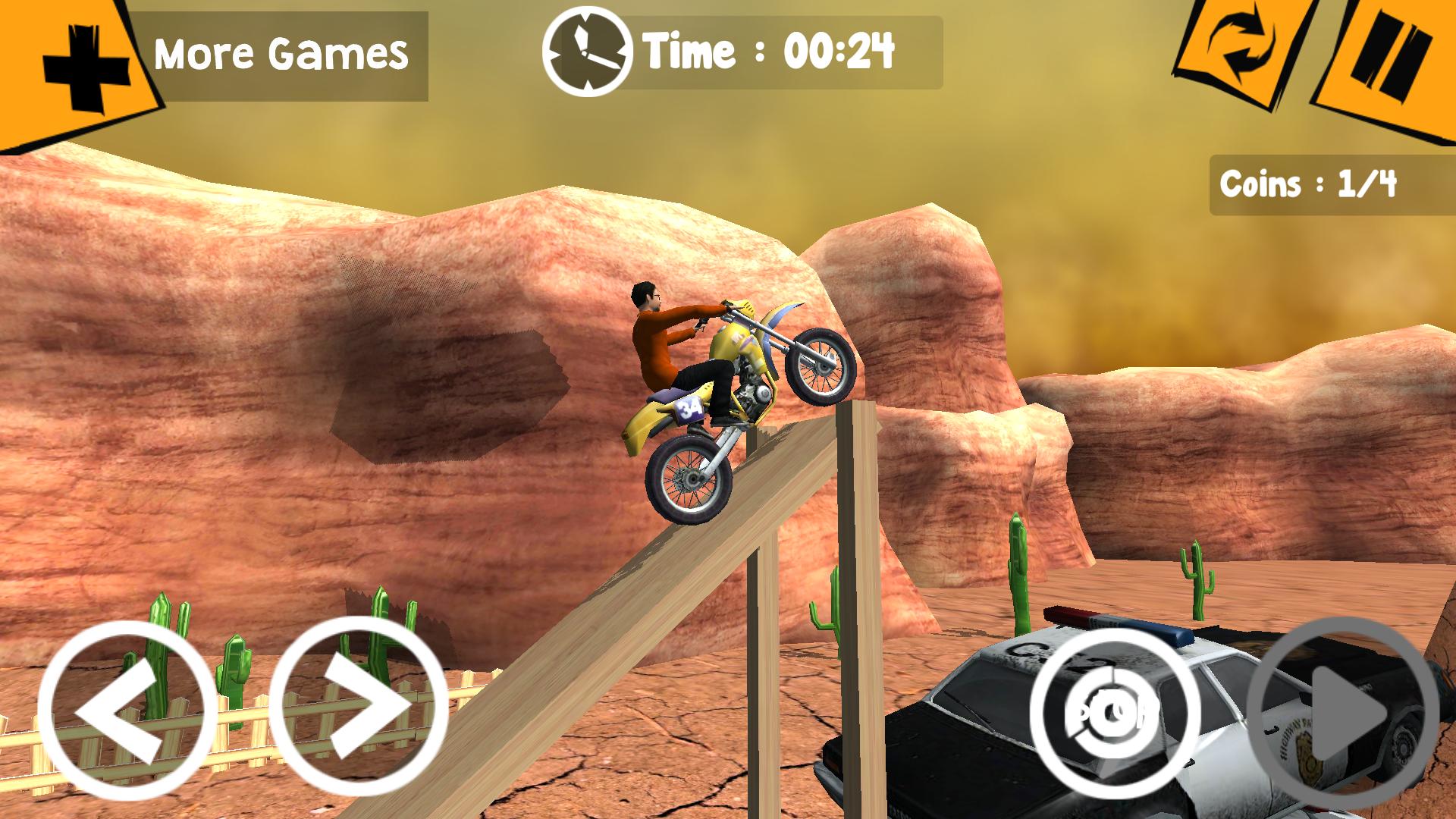Image resolution: width=1456 pixels, height=819 pixels.
Task: Select the cactus near the fence
Action: point(235,667)
